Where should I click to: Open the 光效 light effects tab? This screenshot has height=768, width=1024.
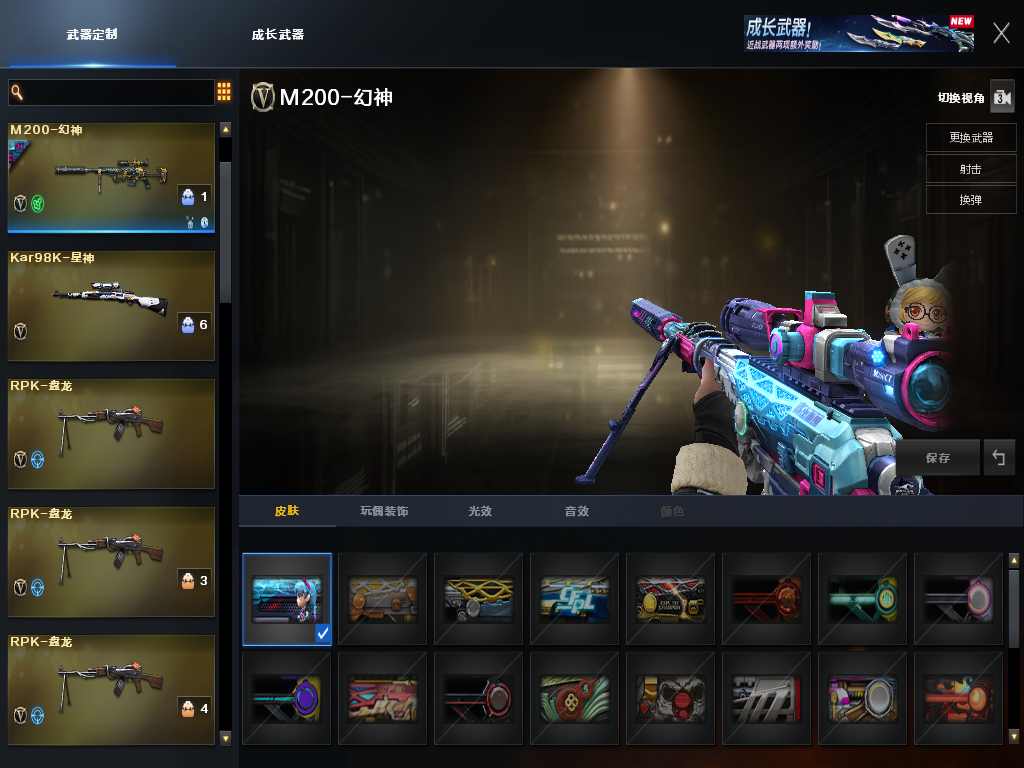point(480,511)
